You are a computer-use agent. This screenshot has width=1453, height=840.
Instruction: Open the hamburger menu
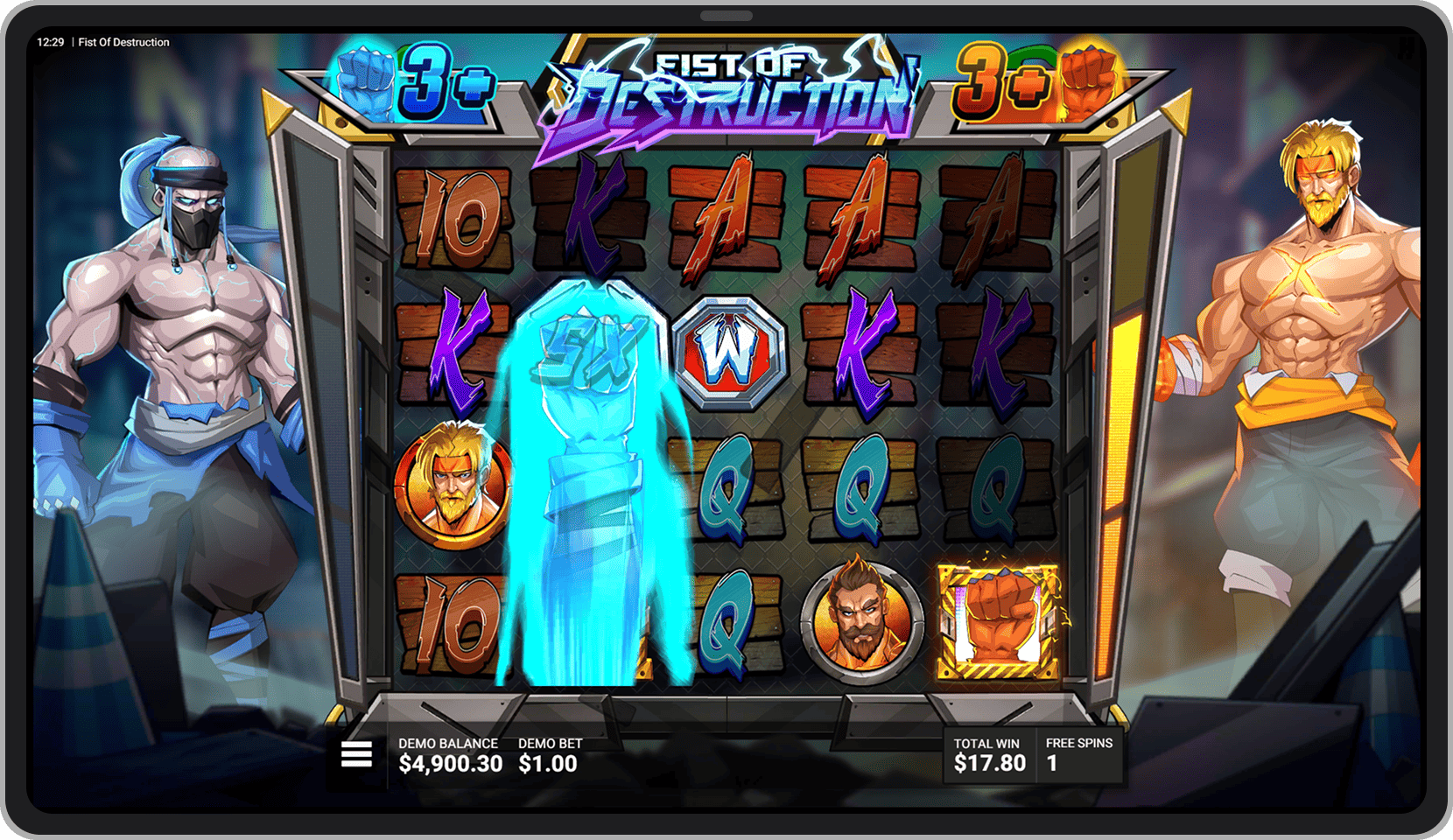pyautogui.click(x=356, y=753)
